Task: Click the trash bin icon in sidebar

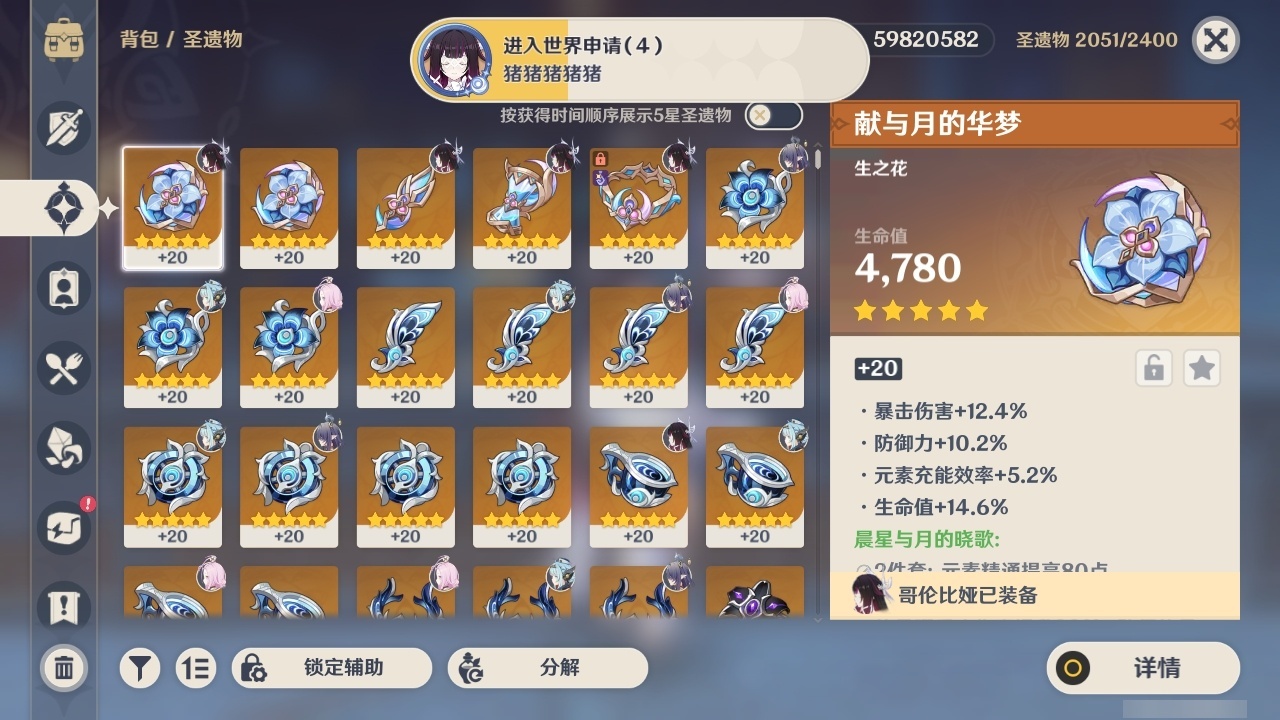Action: (63, 668)
